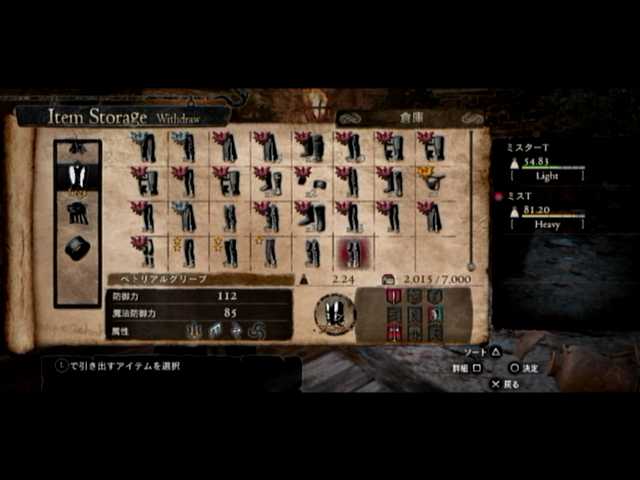640x480 pixels.
Task: Click the 倉庫 storage header tab
Action: (411, 117)
